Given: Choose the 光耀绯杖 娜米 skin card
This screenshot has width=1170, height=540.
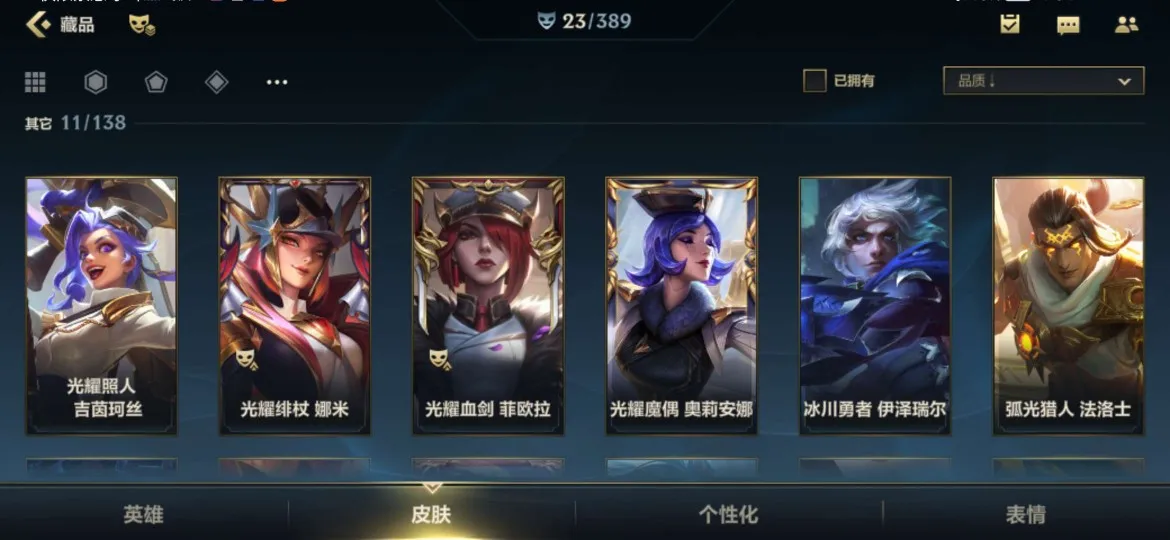Looking at the screenshot, I should point(295,305).
